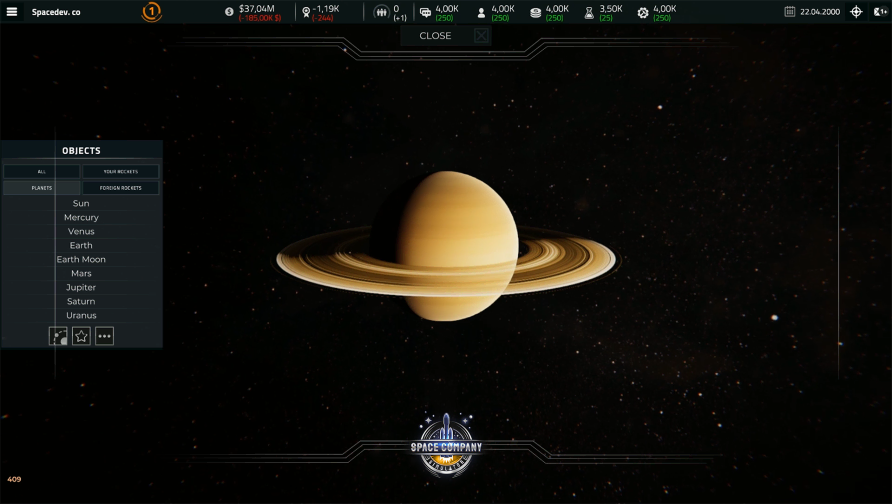Viewport: 892px width, 504px height.
Task: Select Uranus from the objects list
Action: click(81, 316)
